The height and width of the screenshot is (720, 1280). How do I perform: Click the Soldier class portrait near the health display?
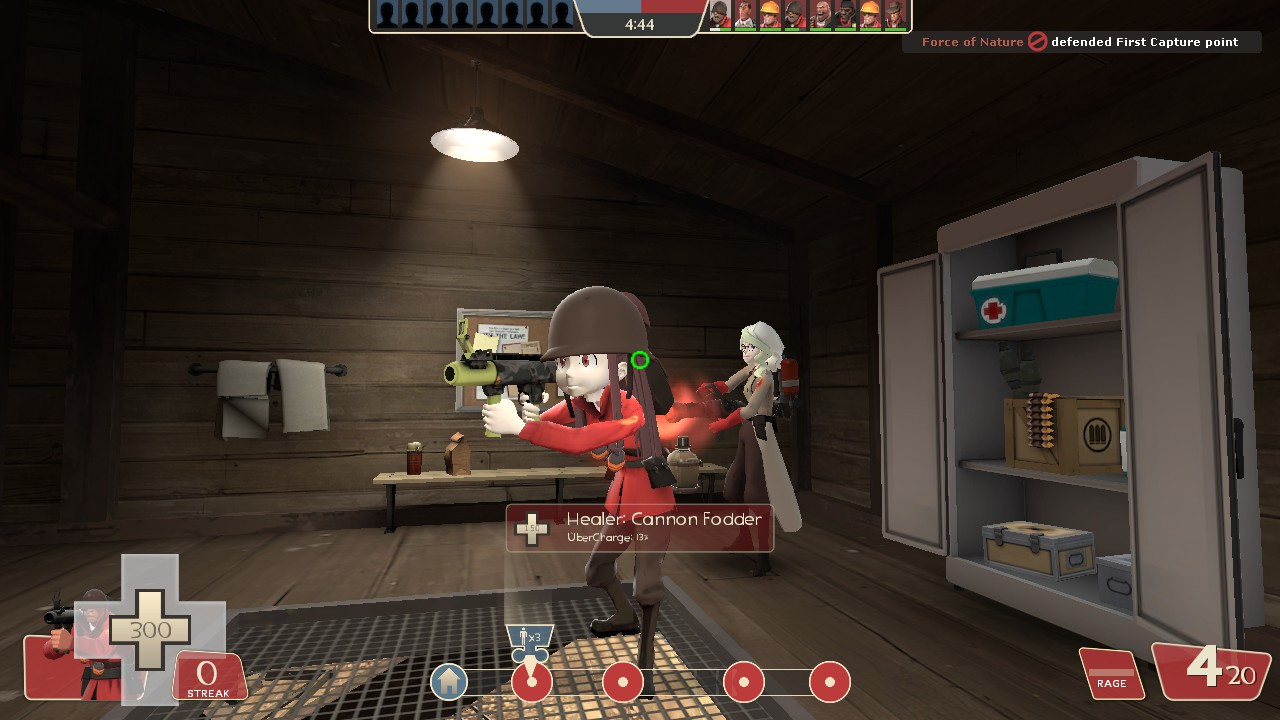[x=80, y=630]
